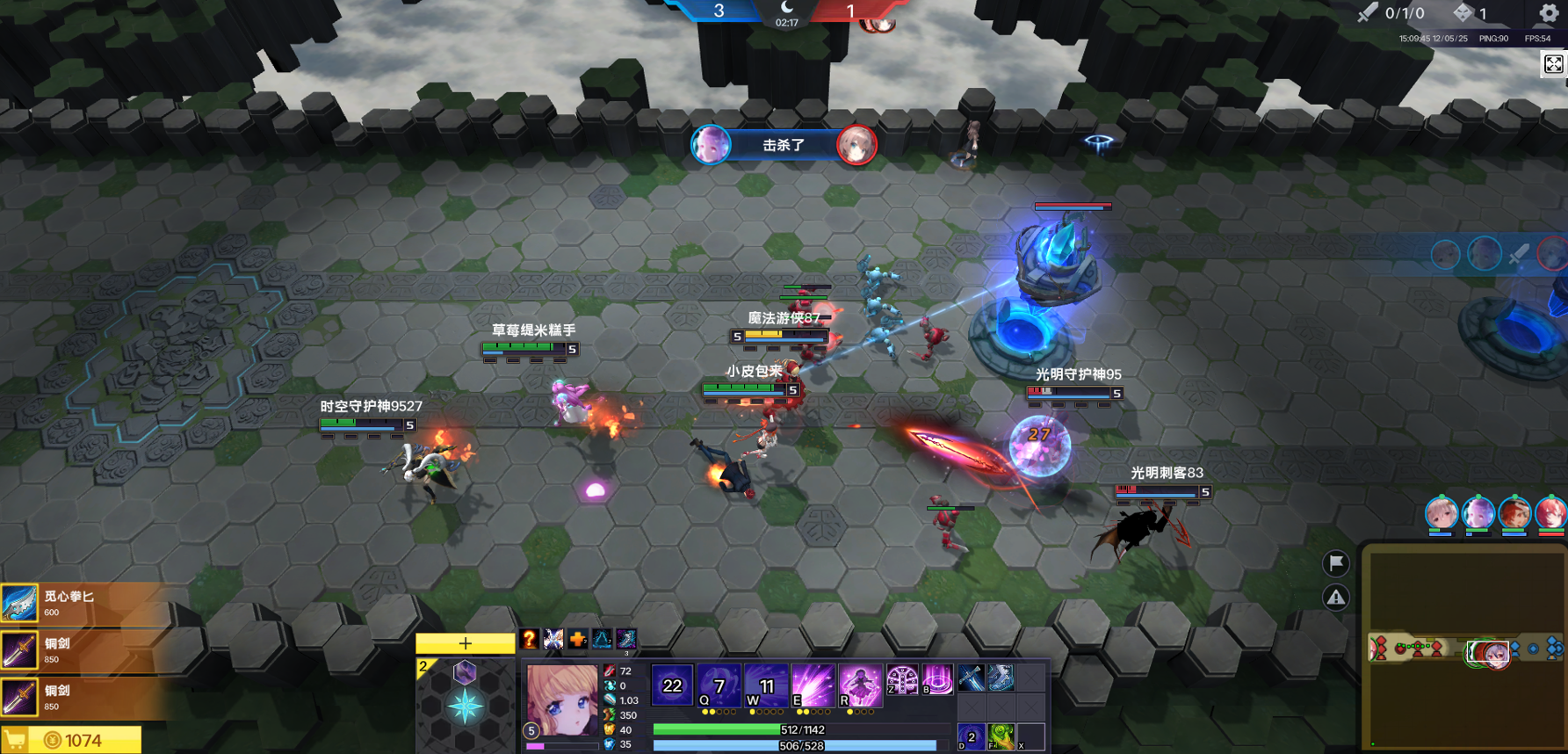Trigger the B recall ability
1568x754 pixels.
[x=937, y=679]
